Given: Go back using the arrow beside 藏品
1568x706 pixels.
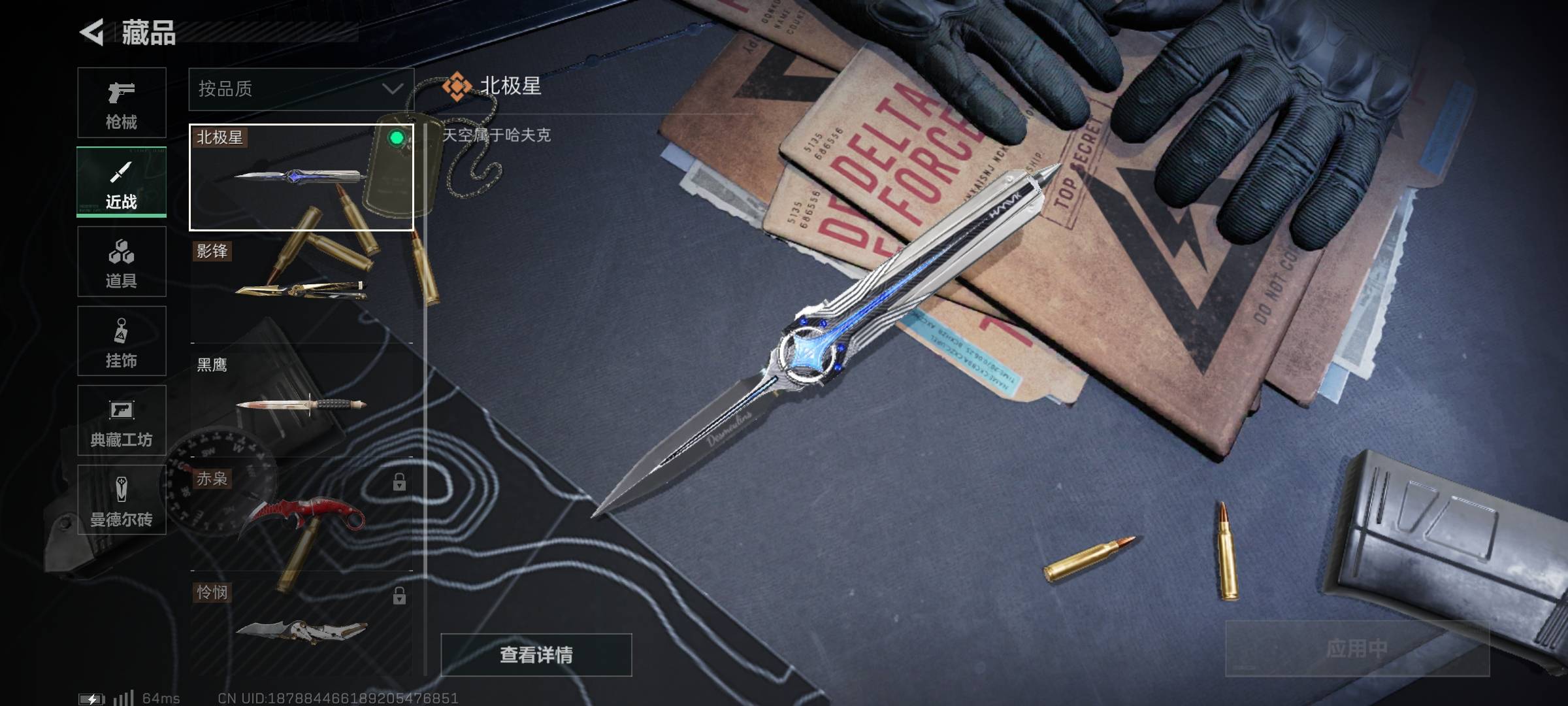Looking at the screenshot, I should (92, 32).
